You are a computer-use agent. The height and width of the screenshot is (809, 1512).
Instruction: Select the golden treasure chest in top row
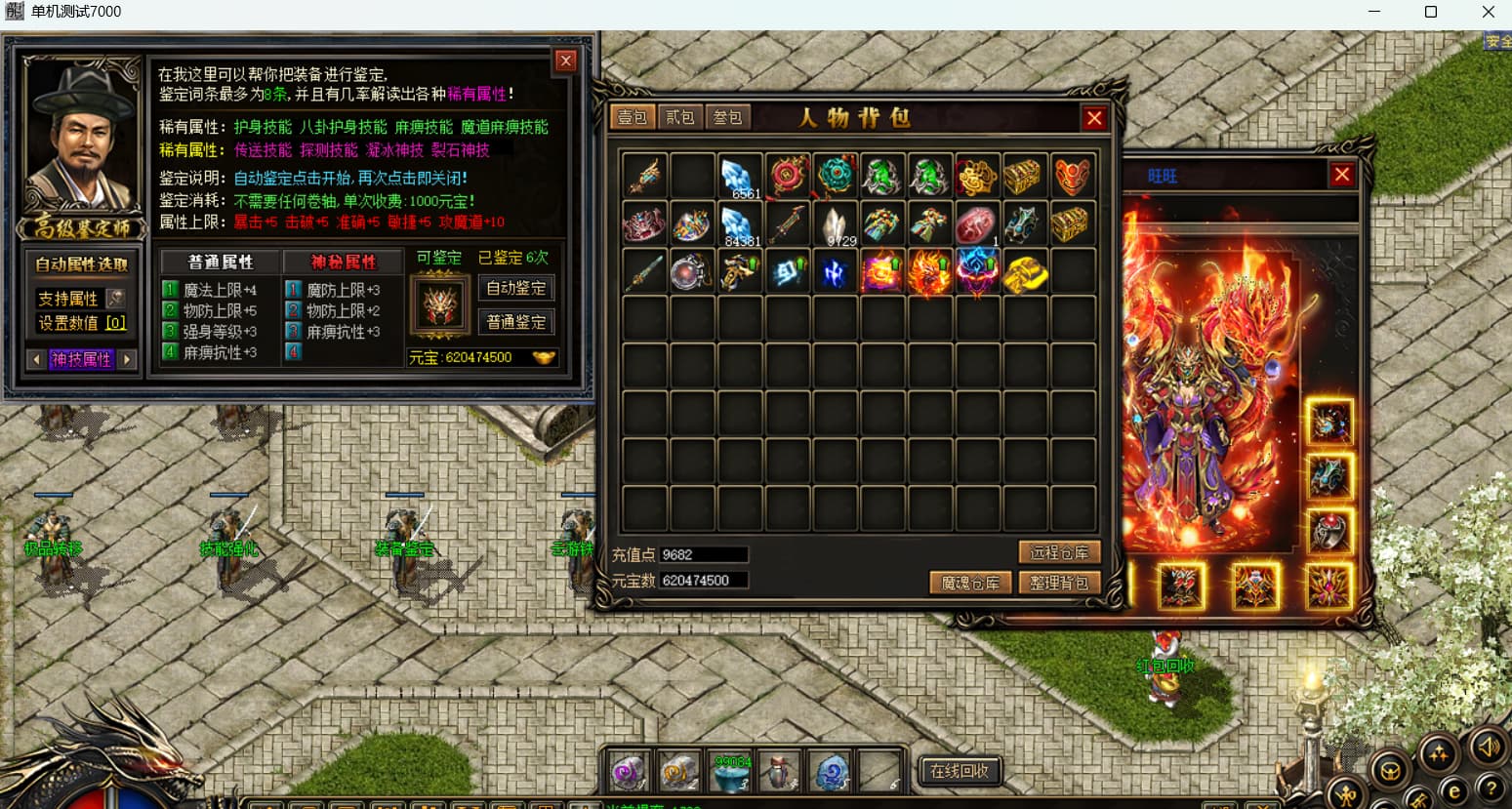tap(1023, 177)
